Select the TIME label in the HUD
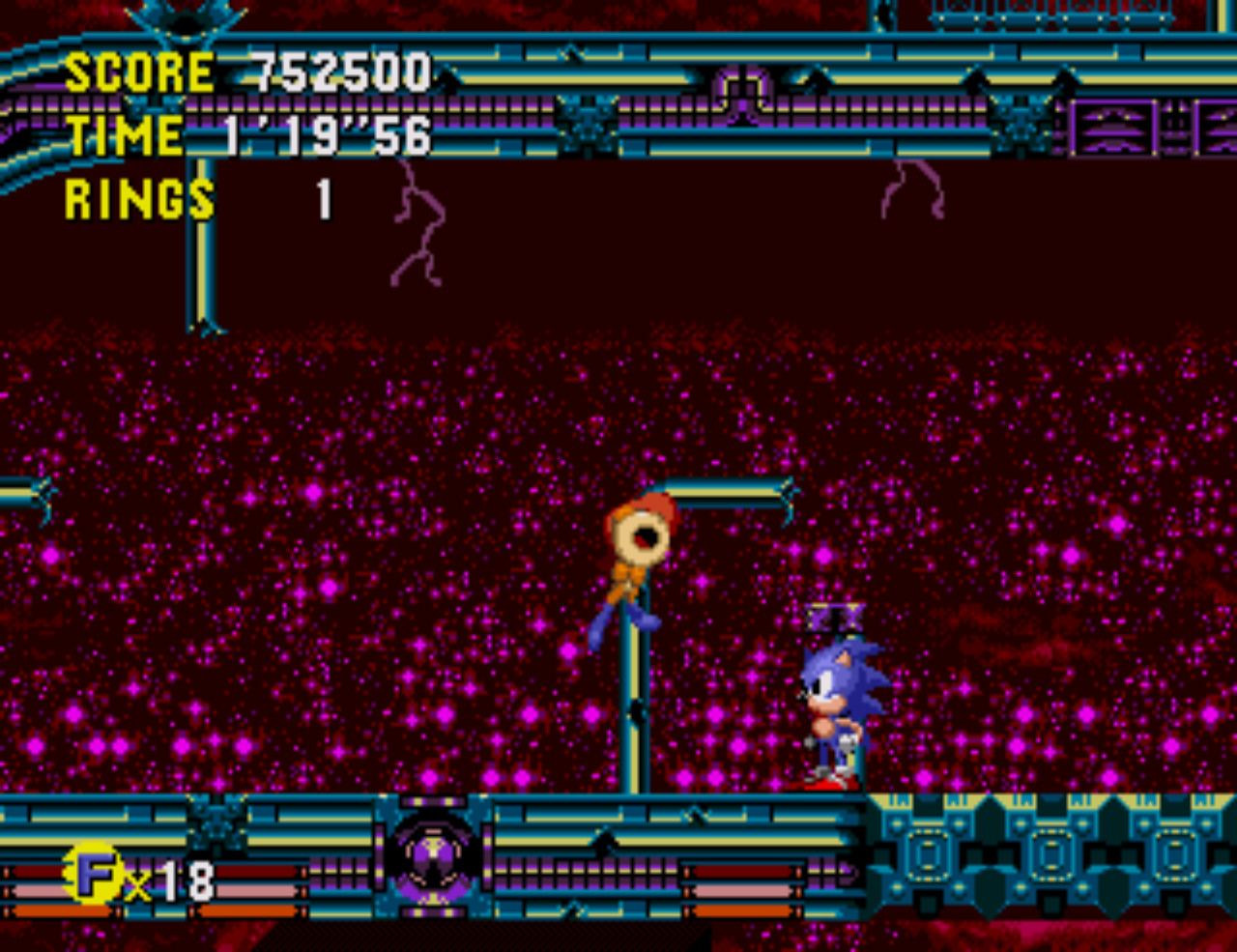Screen dimensions: 1237x952 tap(125, 135)
